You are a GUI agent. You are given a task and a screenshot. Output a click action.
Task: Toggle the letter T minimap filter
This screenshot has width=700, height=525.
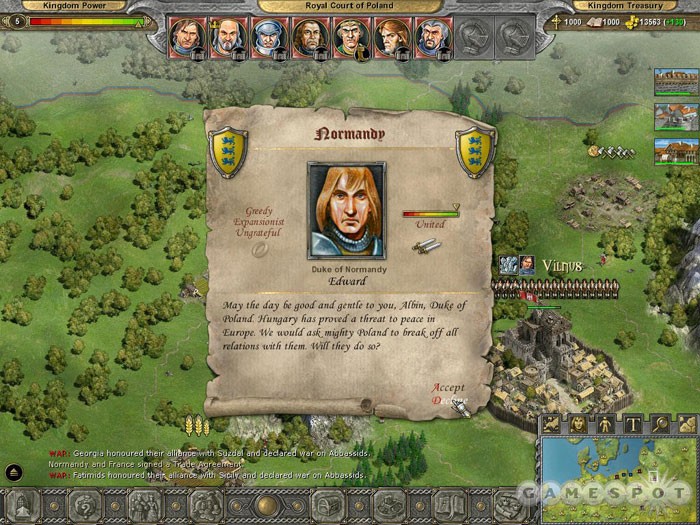634,424
